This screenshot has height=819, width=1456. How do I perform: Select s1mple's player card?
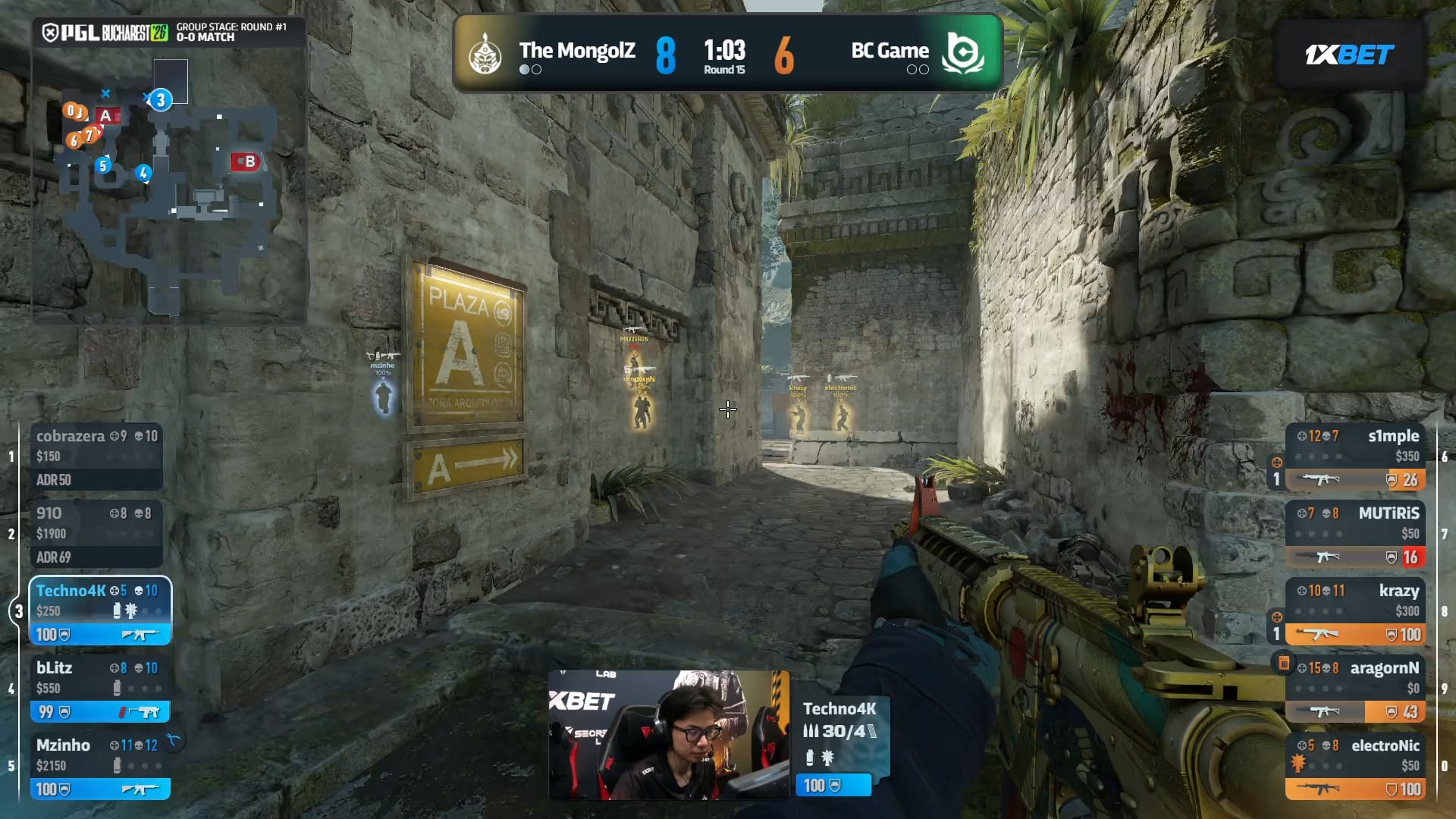pyautogui.click(x=1356, y=457)
